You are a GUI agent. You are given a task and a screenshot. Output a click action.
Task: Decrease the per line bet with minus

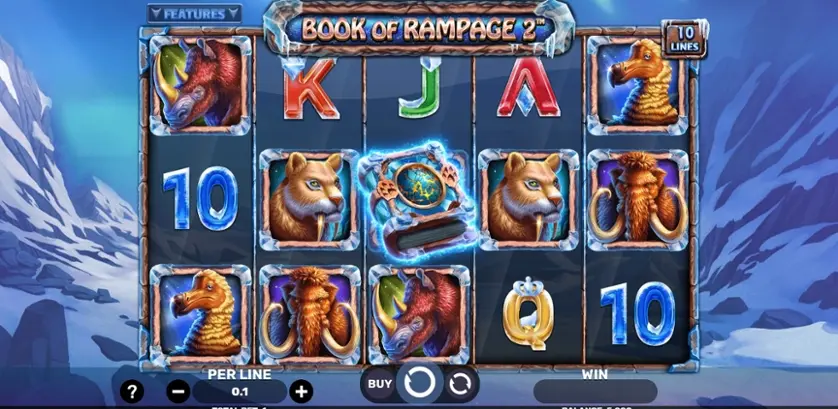[x=178, y=391]
